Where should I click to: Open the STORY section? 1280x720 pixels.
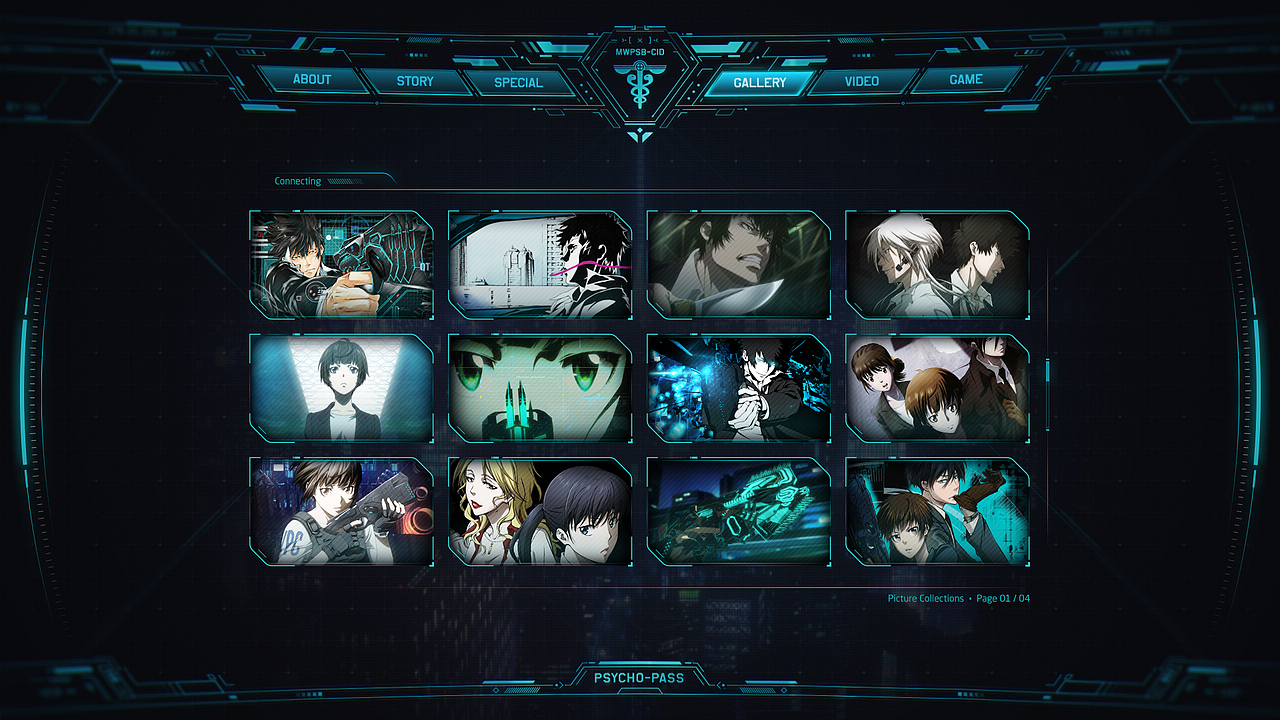(415, 82)
